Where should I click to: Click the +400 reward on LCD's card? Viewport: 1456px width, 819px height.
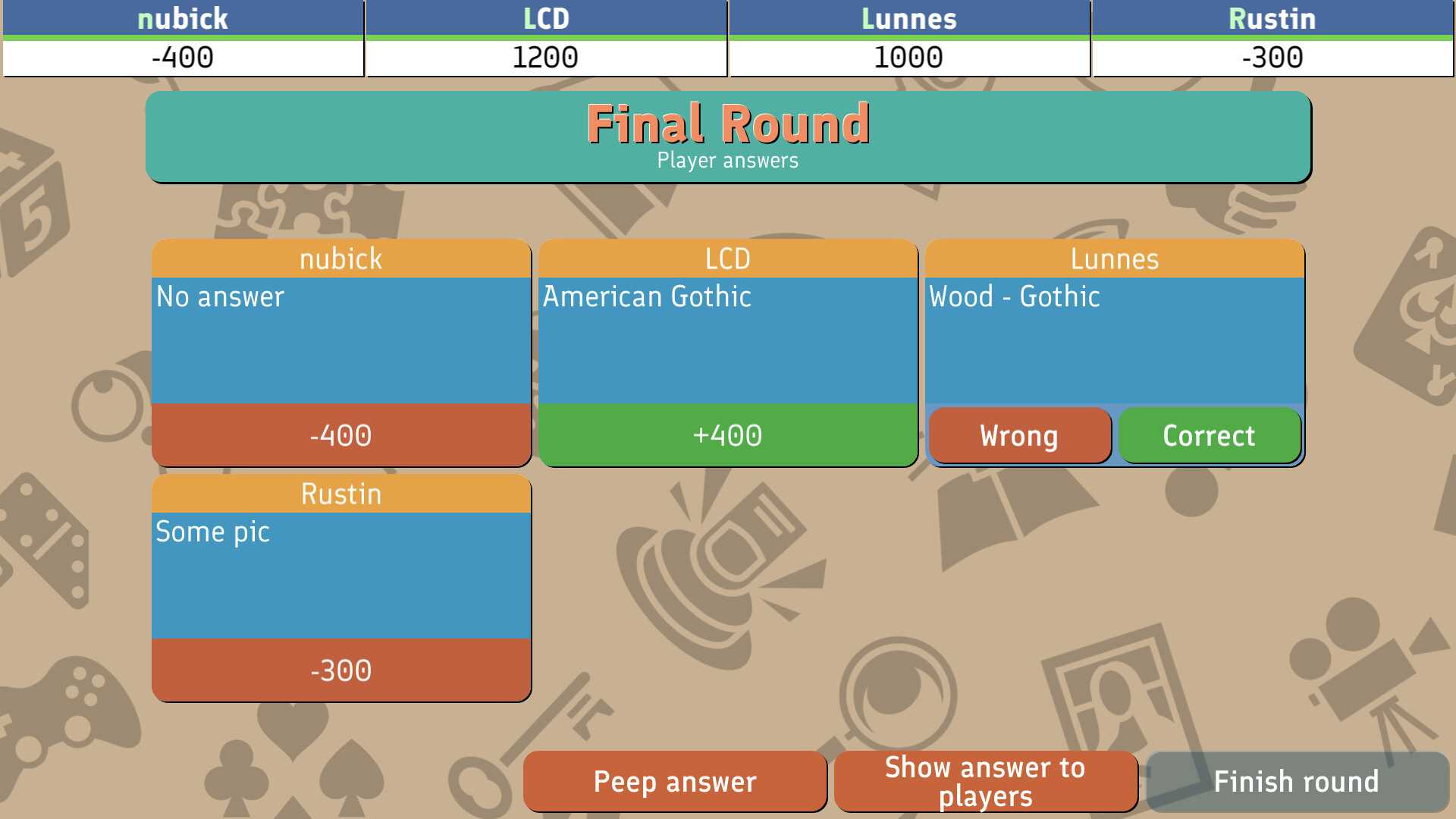click(728, 435)
